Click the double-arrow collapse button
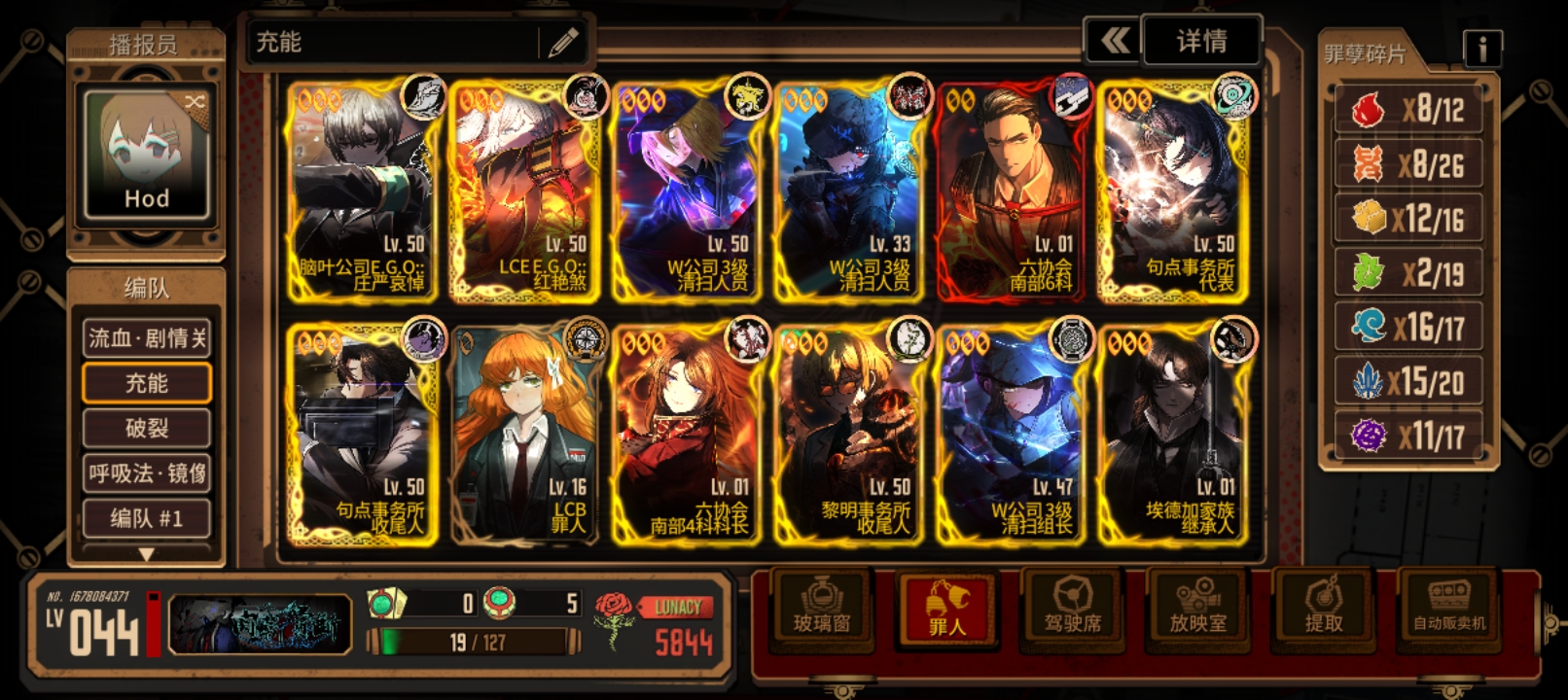 click(1114, 41)
